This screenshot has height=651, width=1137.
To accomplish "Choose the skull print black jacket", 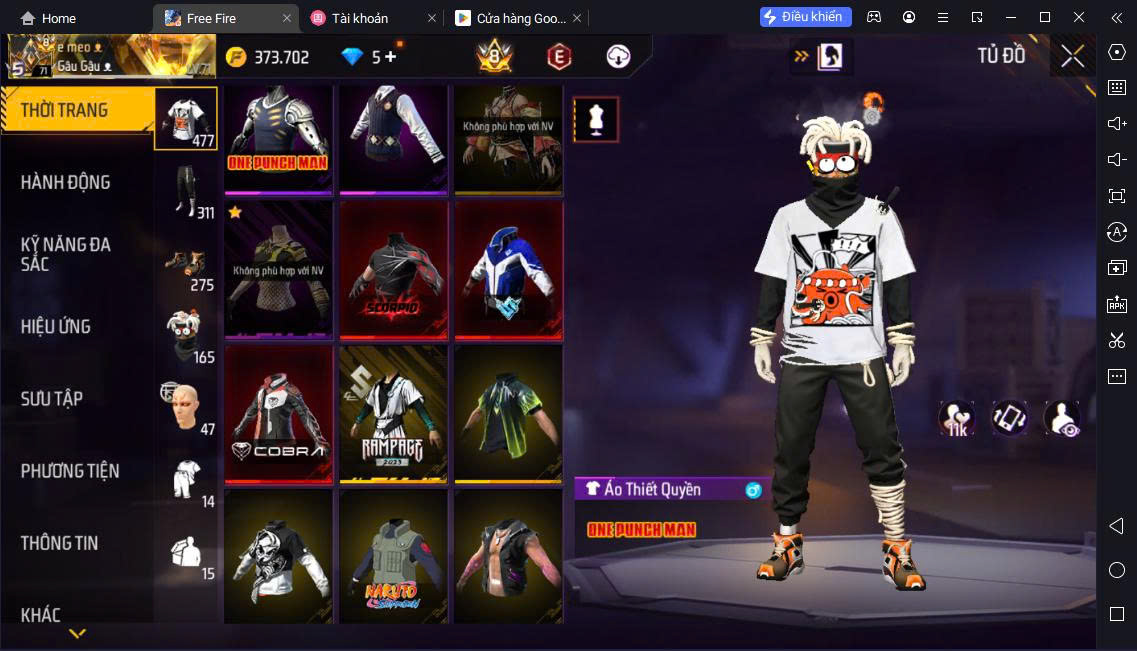I will click(278, 556).
